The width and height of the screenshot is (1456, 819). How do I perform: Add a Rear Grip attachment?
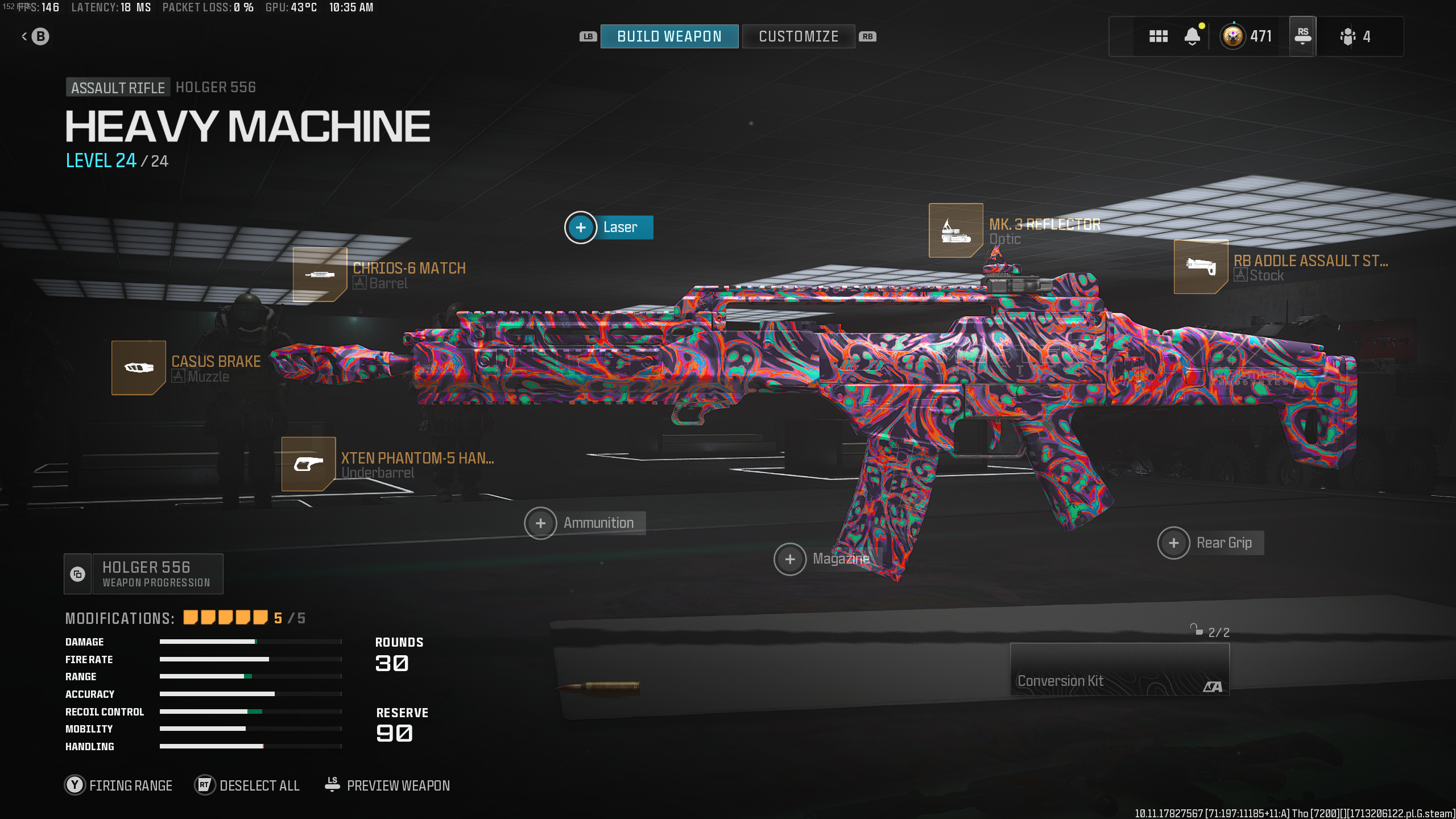pyautogui.click(x=1173, y=543)
